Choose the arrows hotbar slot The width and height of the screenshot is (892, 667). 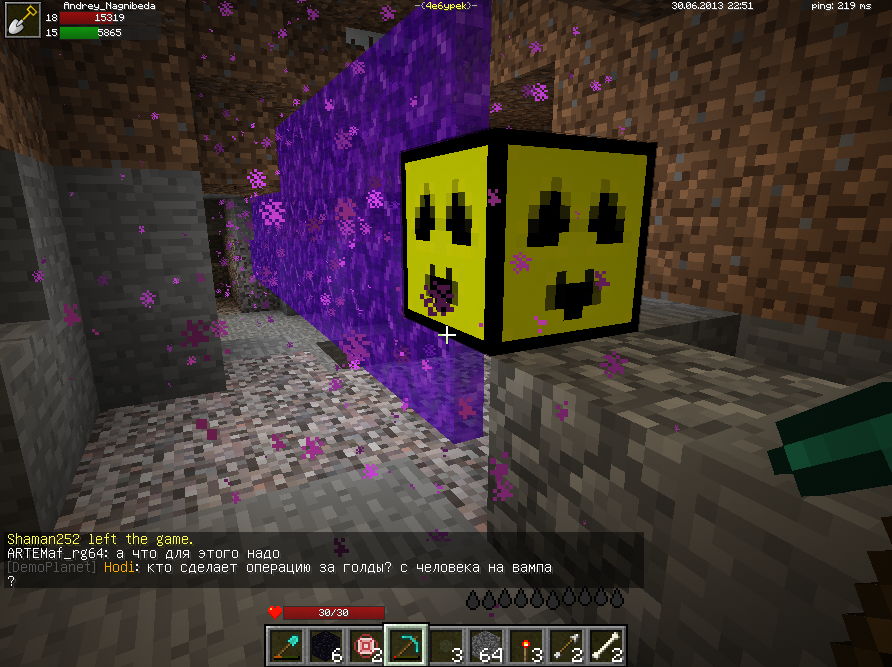pyautogui.click(x=567, y=645)
